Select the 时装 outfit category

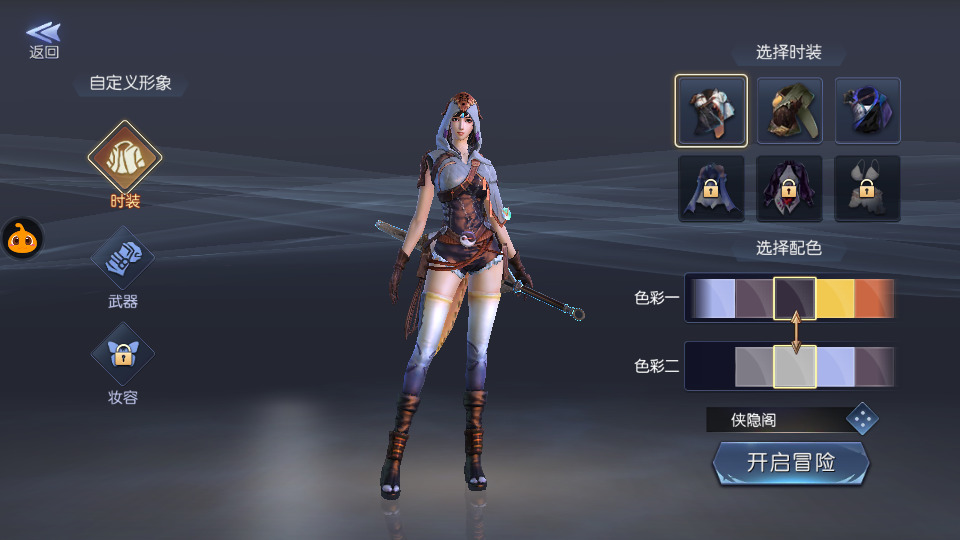[x=125, y=160]
